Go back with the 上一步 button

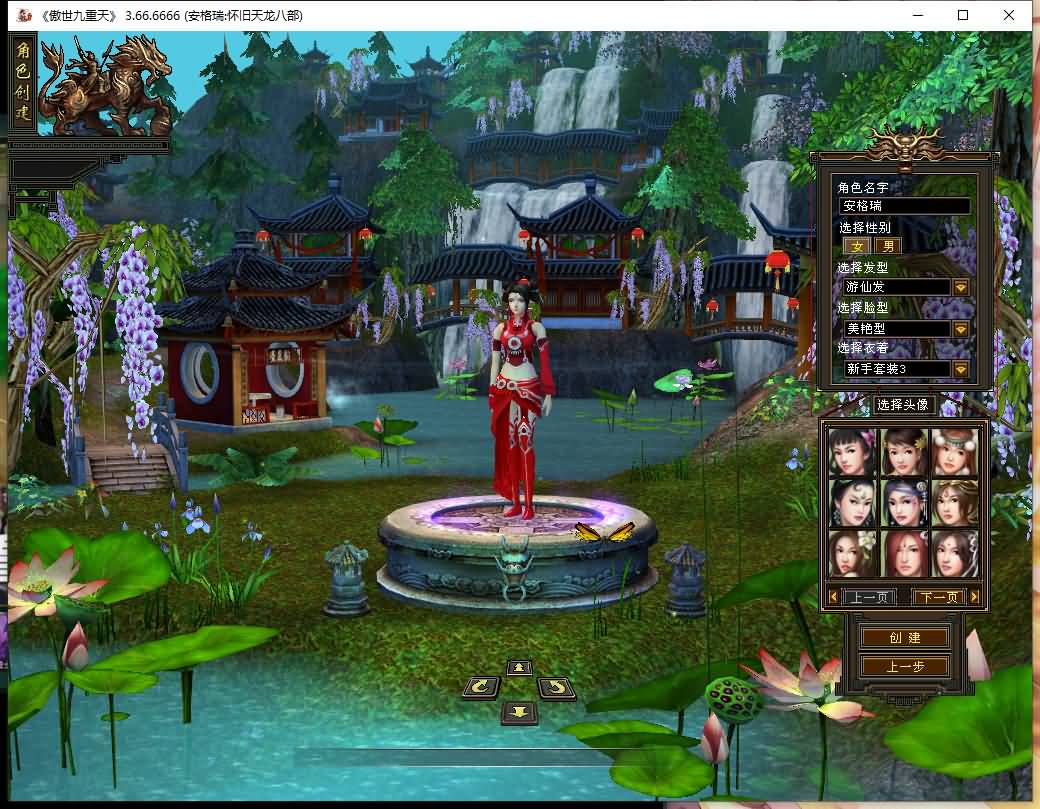coord(905,666)
